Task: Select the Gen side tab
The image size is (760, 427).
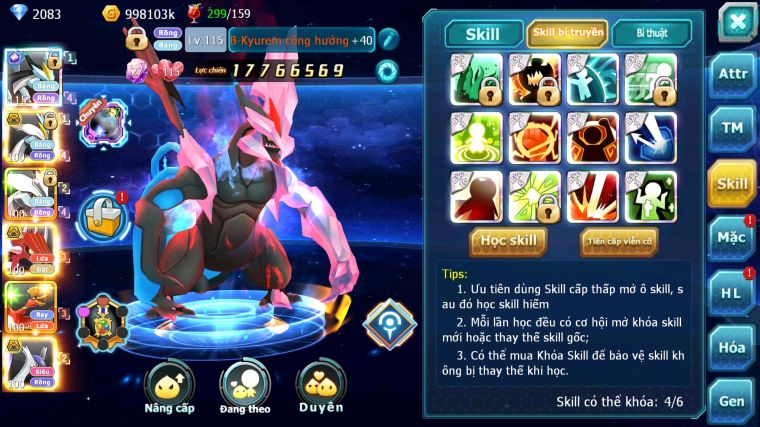Action: pos(732,400)
